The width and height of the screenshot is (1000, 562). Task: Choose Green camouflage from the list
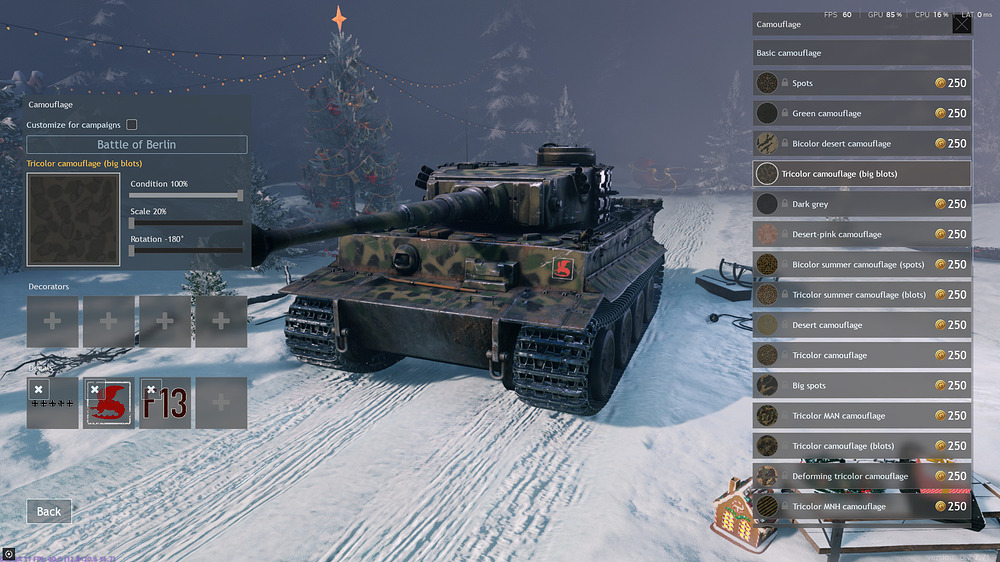click(x=861, y=113)
